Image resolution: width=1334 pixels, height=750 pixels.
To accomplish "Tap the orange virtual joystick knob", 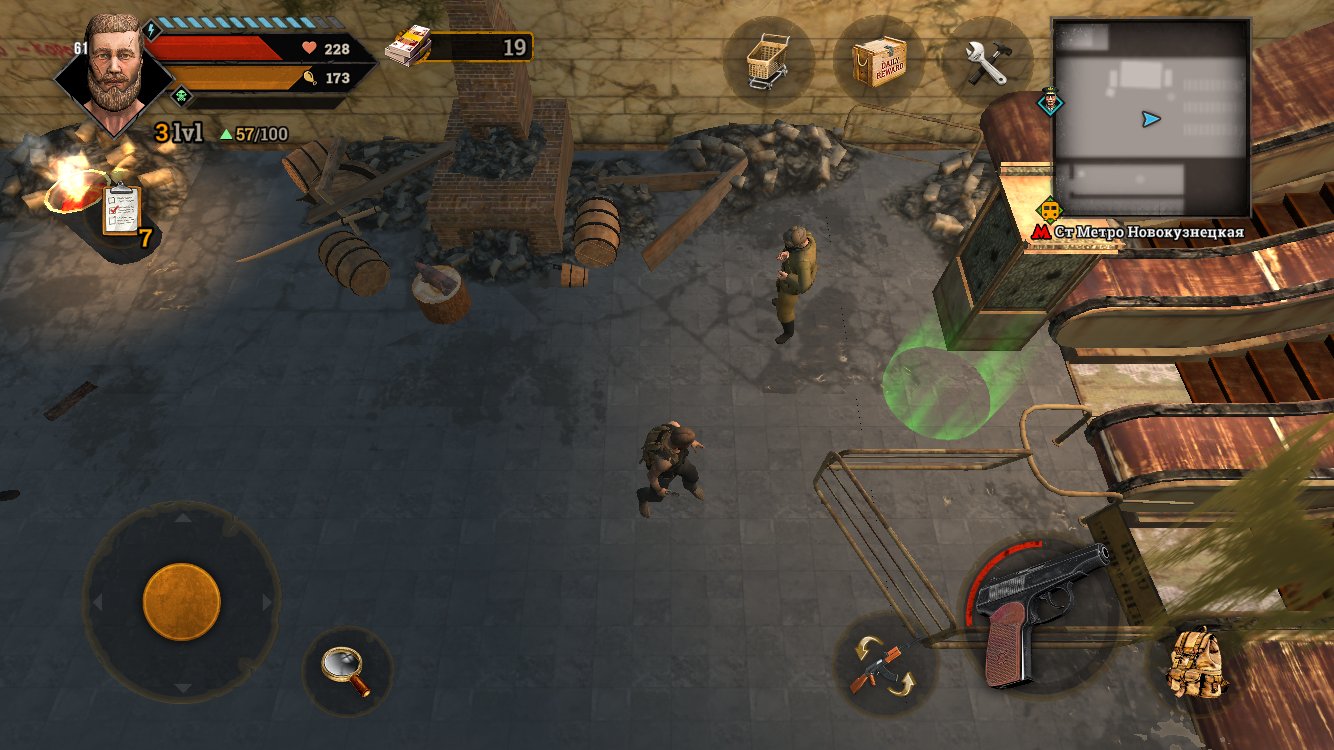I will (181, 601).
